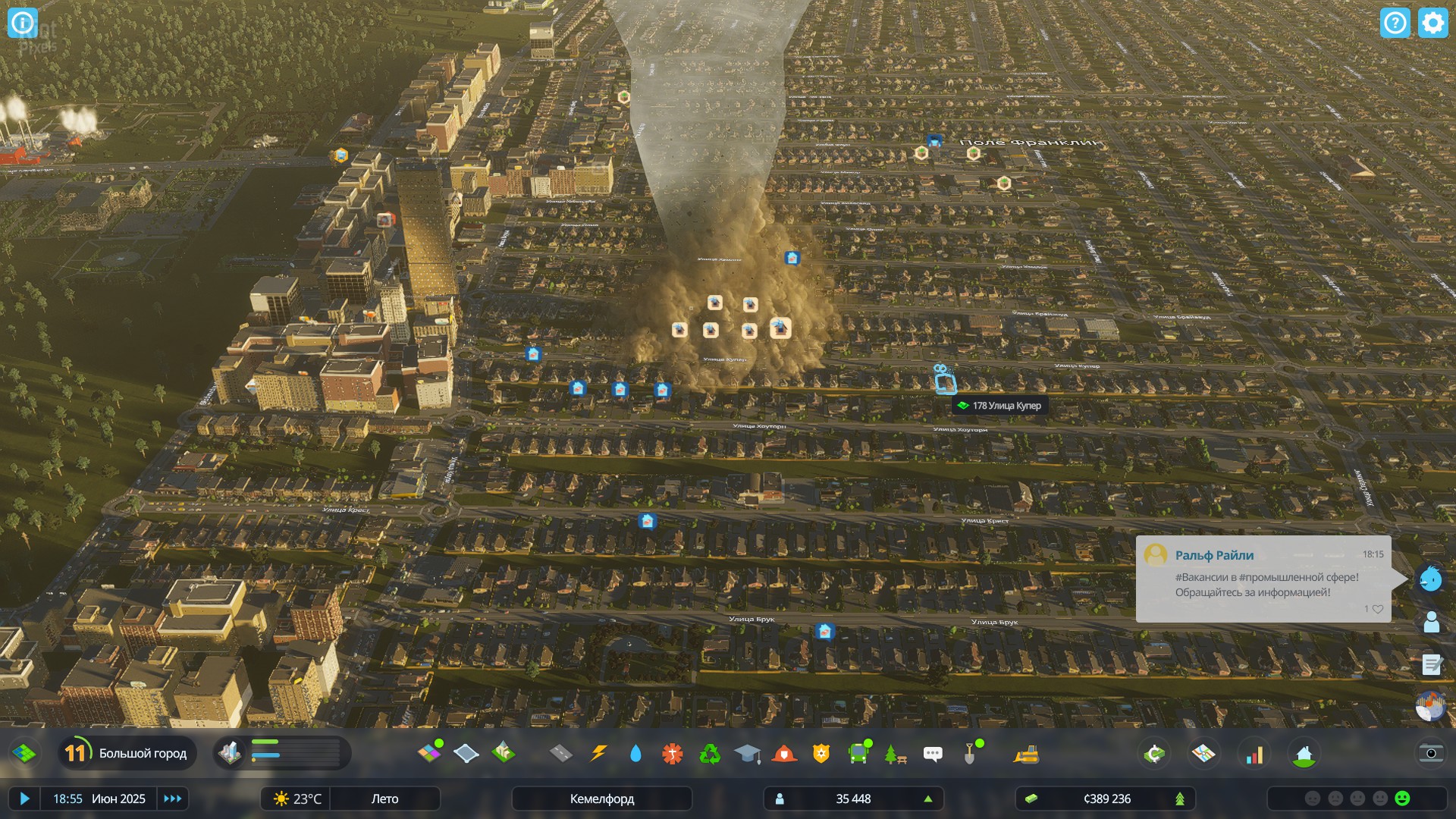Open the settings gear menu

coord(1432,23)
